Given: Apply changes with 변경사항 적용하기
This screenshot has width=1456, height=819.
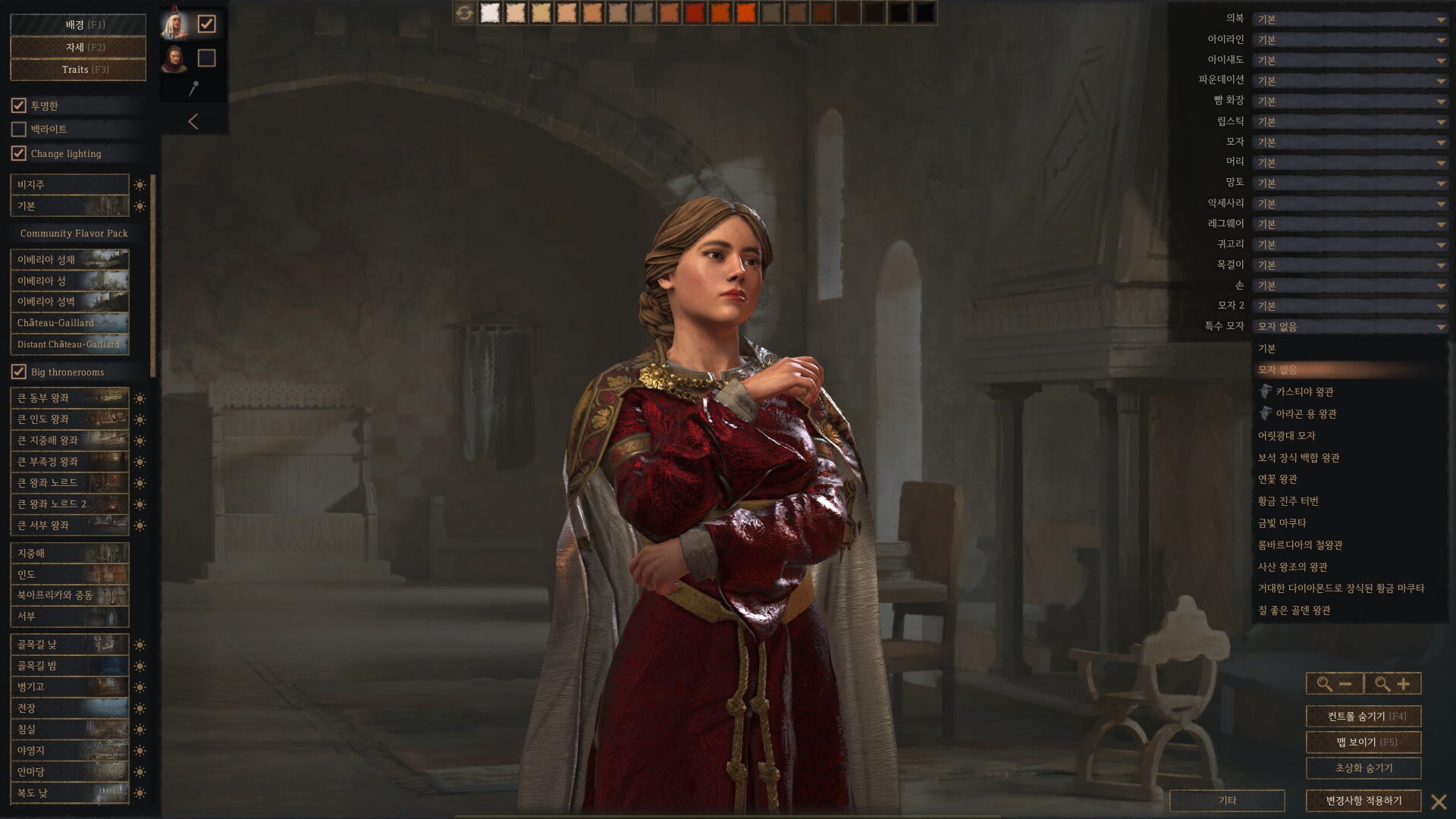Looking at the screenshot, I should 1363,801.
